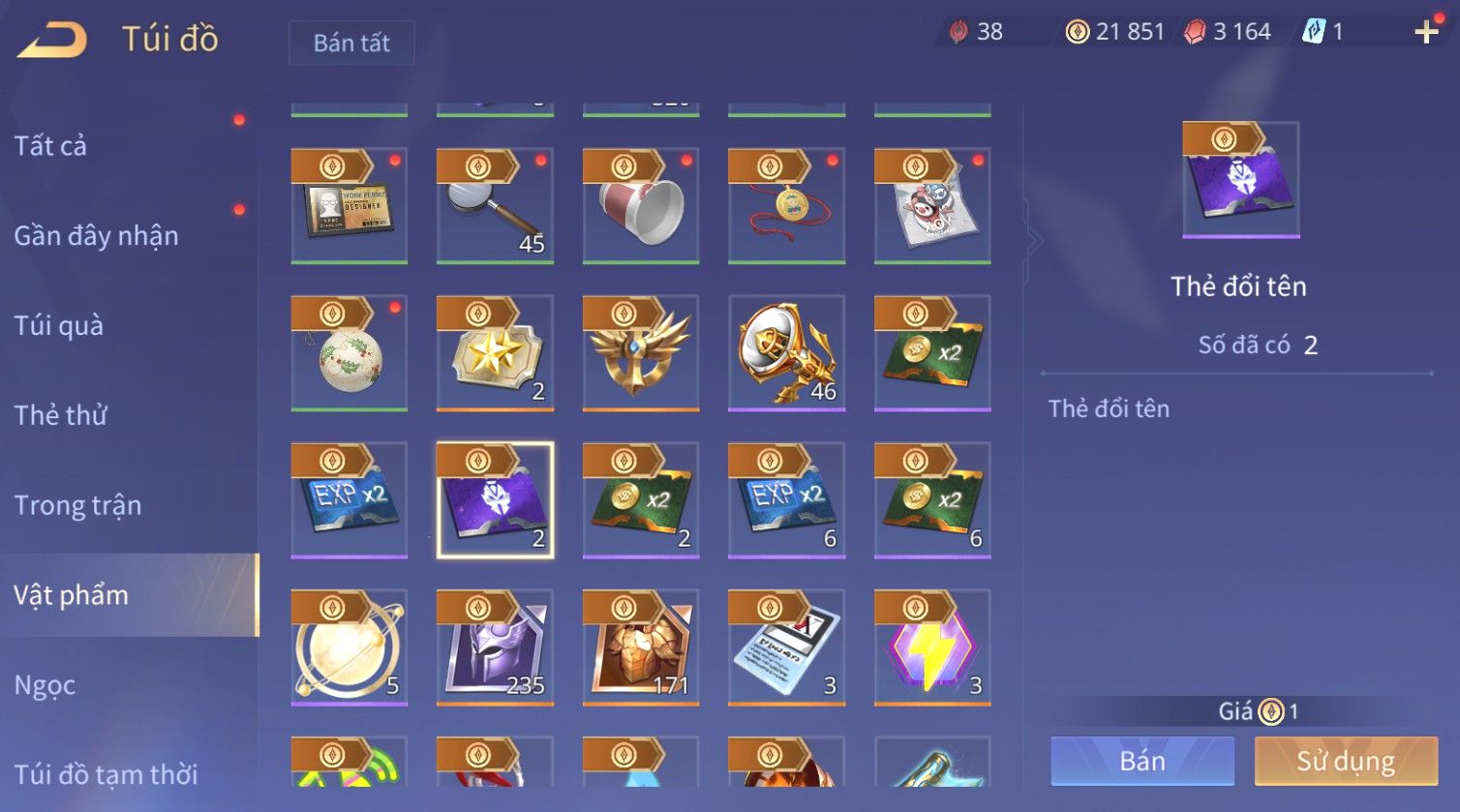Switch to the Ngọc tab
The width and height of the screenshot is (1460, 812).
tap(45, 685)
